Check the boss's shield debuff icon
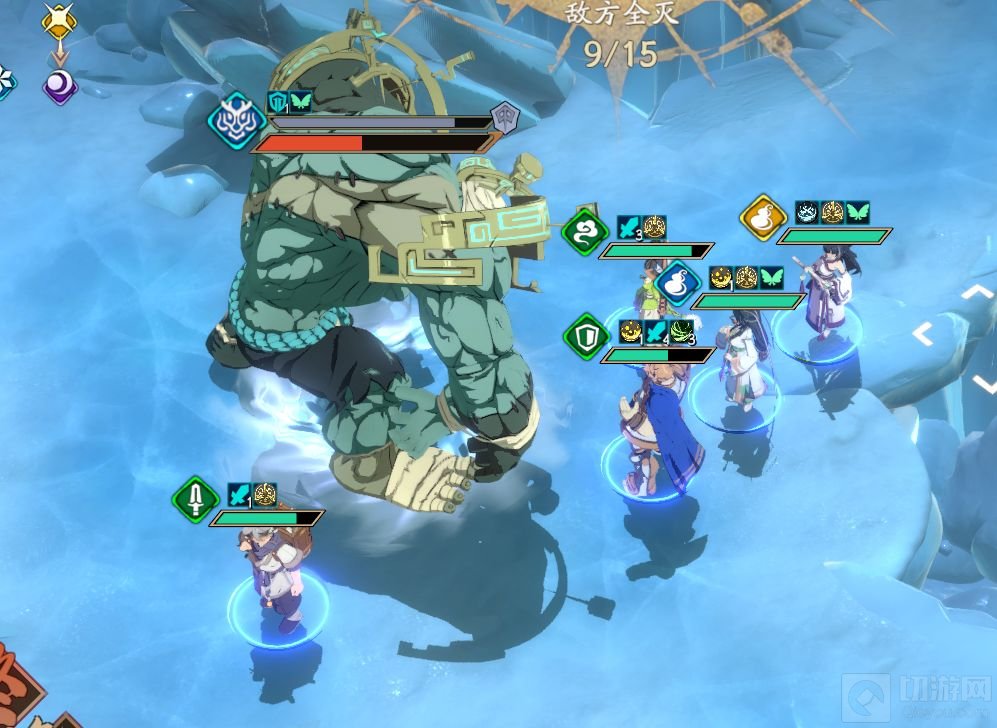Screen dimensions: 997x728 277,101
